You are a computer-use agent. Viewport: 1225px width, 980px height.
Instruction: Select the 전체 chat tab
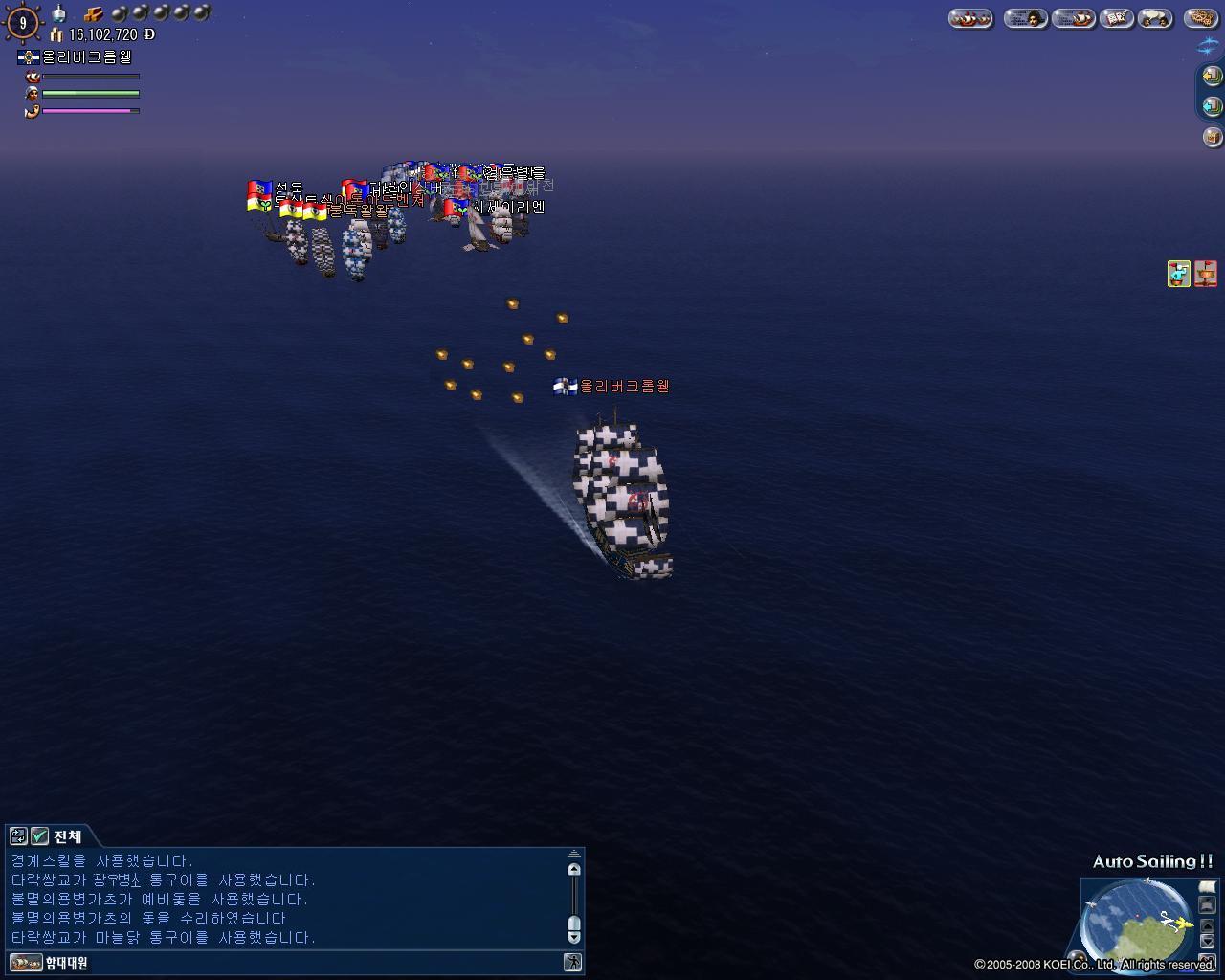coord(67,836)
